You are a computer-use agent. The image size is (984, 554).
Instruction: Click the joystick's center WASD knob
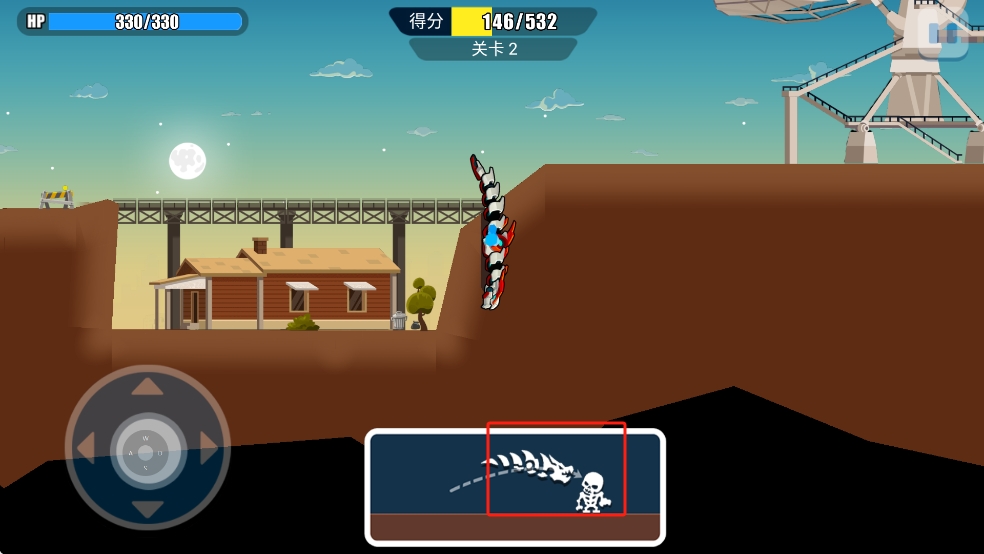[148, 449]
